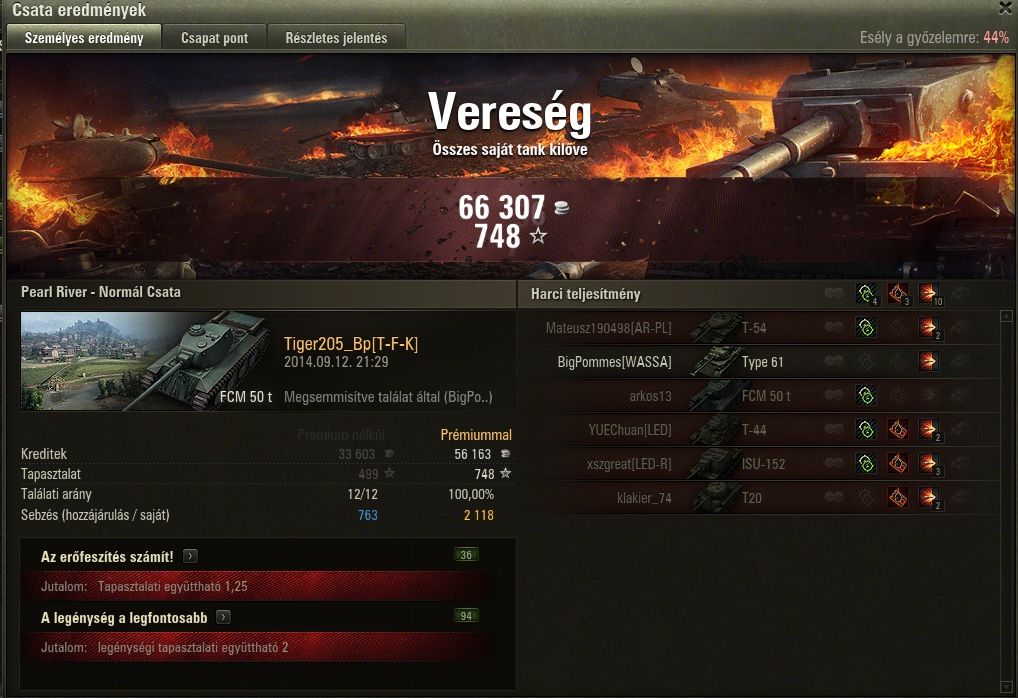This screenshot has height=698, width=1018.
Task: Select the BigPommes[WASSA] Type 61 row
Action: (700, 362)
